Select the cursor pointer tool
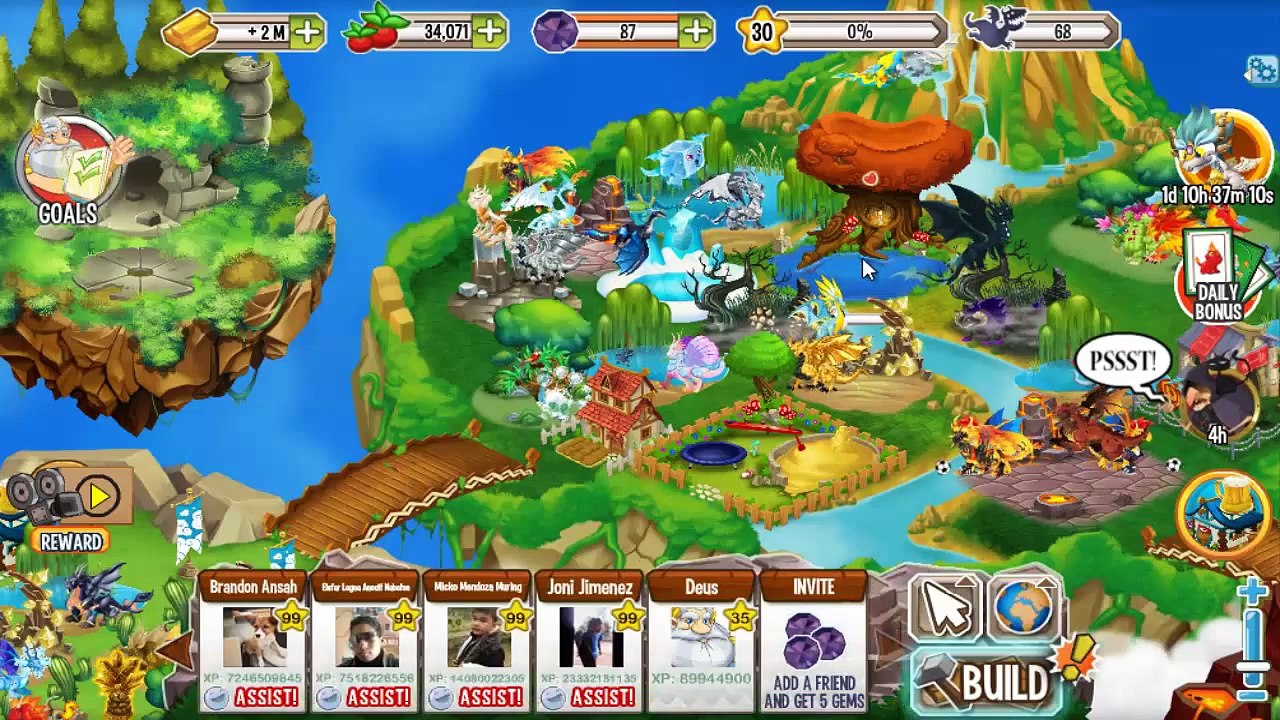Screen dimensions: 1280x720 [945, 607]
